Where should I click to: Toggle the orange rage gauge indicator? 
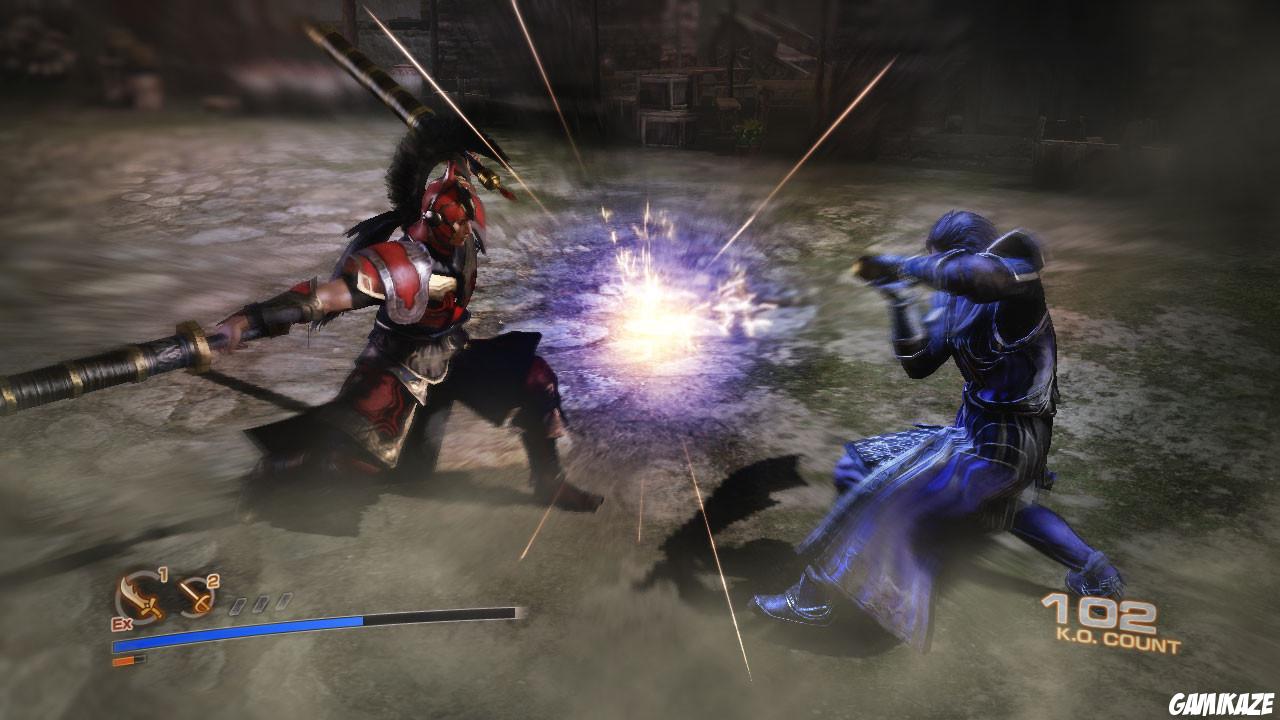tap(124, 660)
